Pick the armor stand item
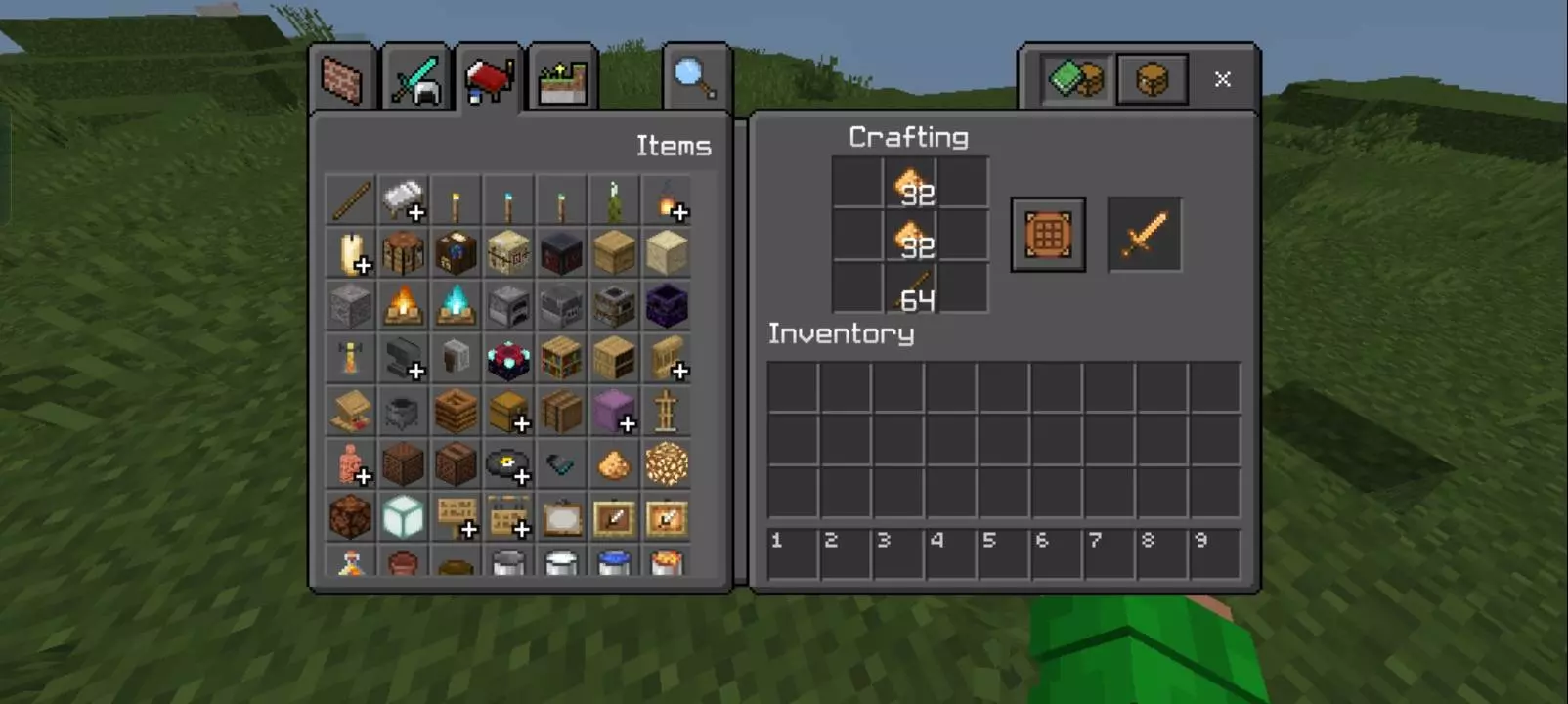1568x704 pixels. (667, 412)
